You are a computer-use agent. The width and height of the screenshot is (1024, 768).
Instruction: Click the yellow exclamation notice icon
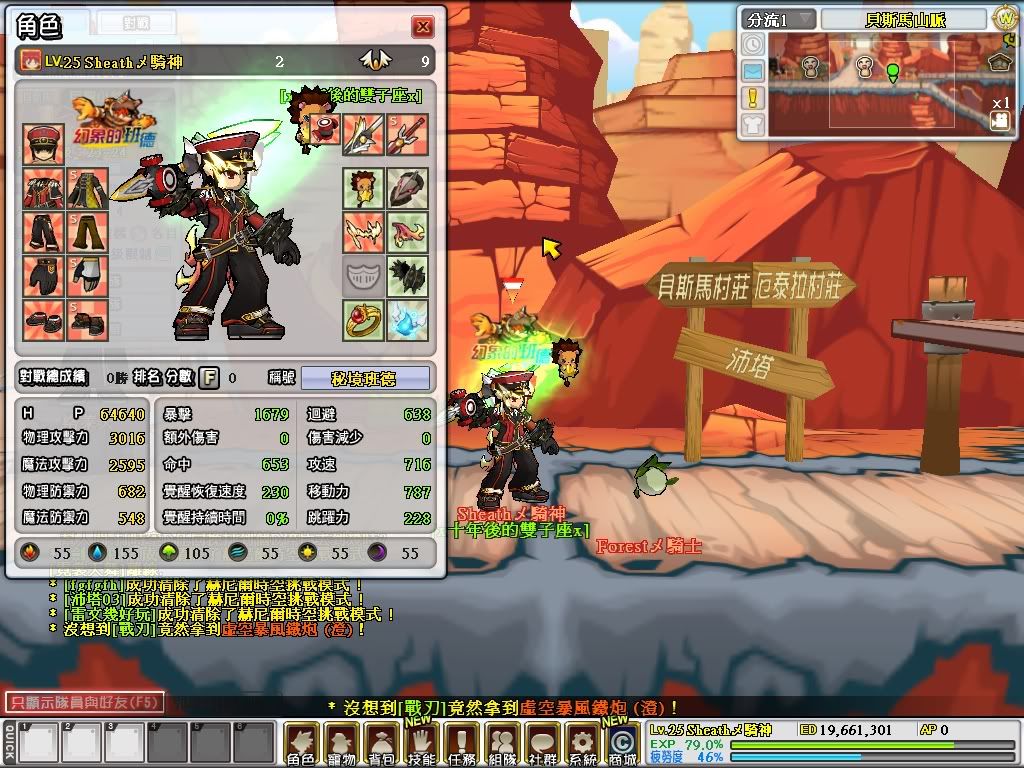tap(753, 97)
